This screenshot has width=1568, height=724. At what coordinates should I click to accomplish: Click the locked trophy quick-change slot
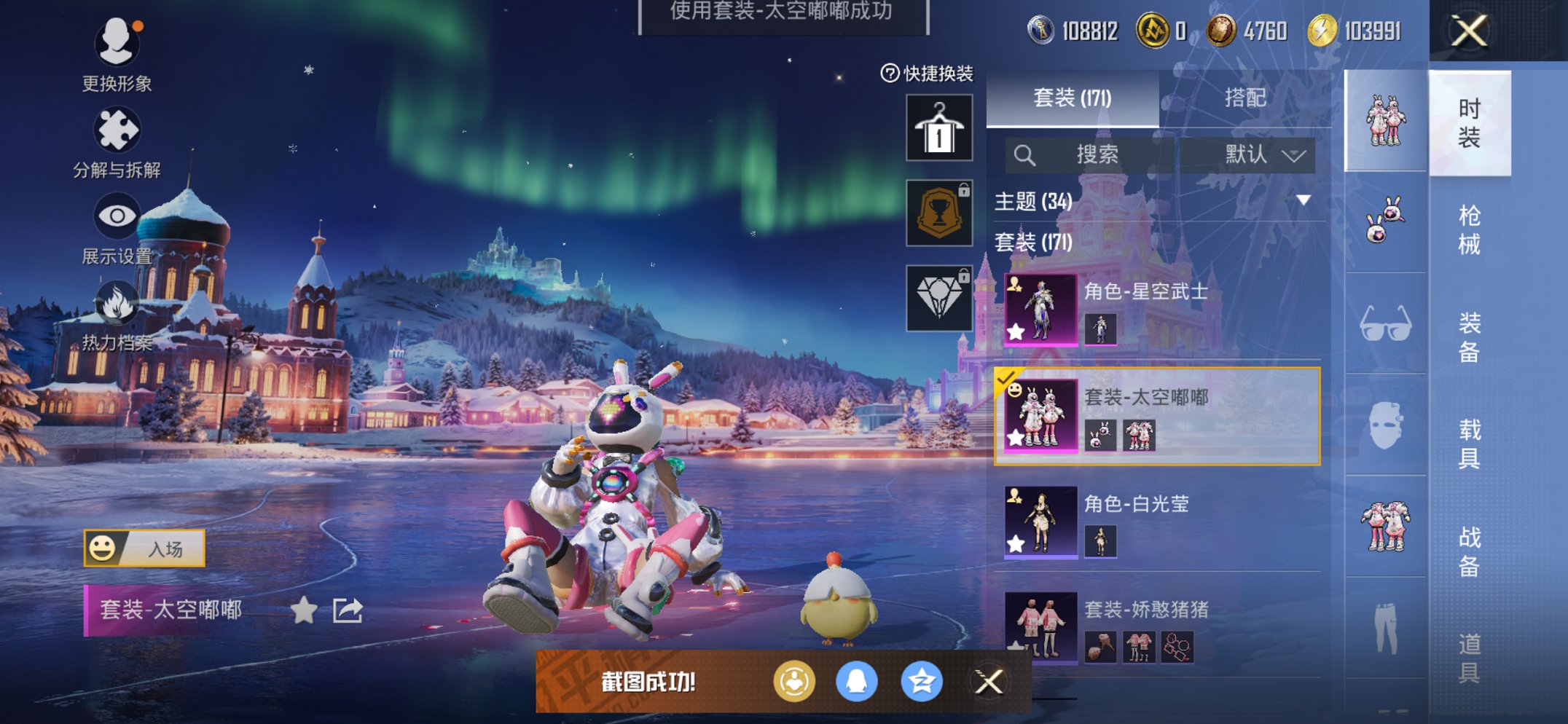click(x=938, y=213)
